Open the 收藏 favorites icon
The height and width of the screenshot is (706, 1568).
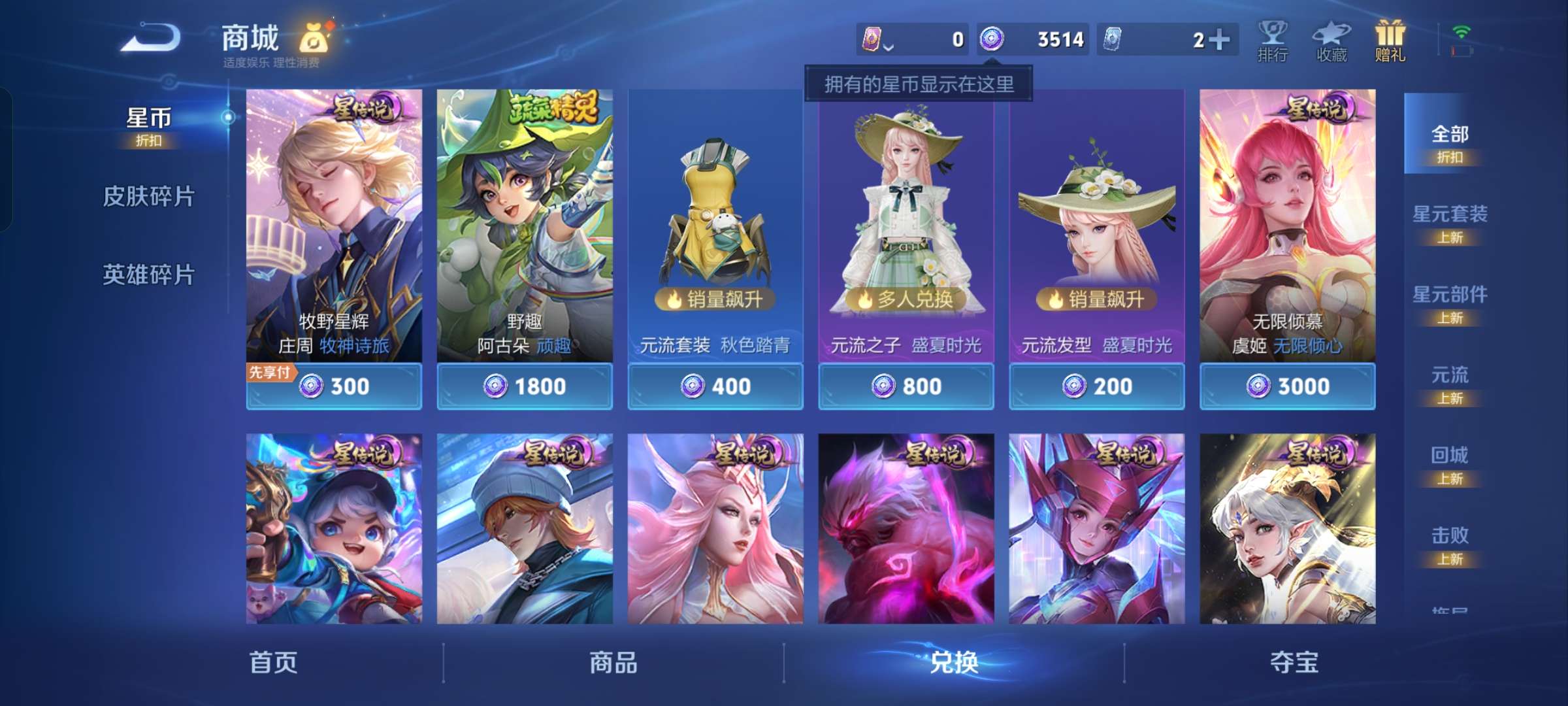(1333, 41)
